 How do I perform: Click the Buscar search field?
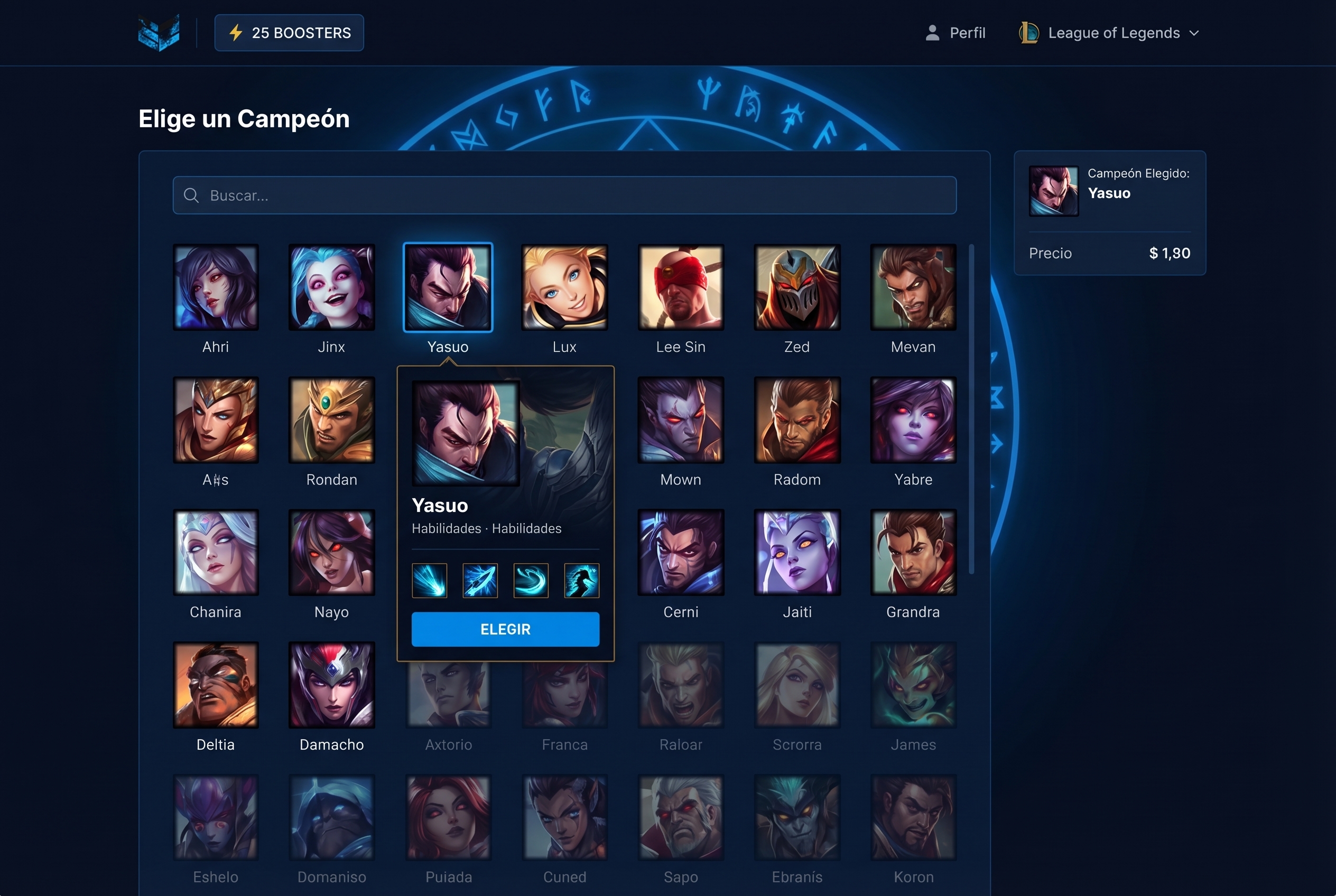click(565, 195)
